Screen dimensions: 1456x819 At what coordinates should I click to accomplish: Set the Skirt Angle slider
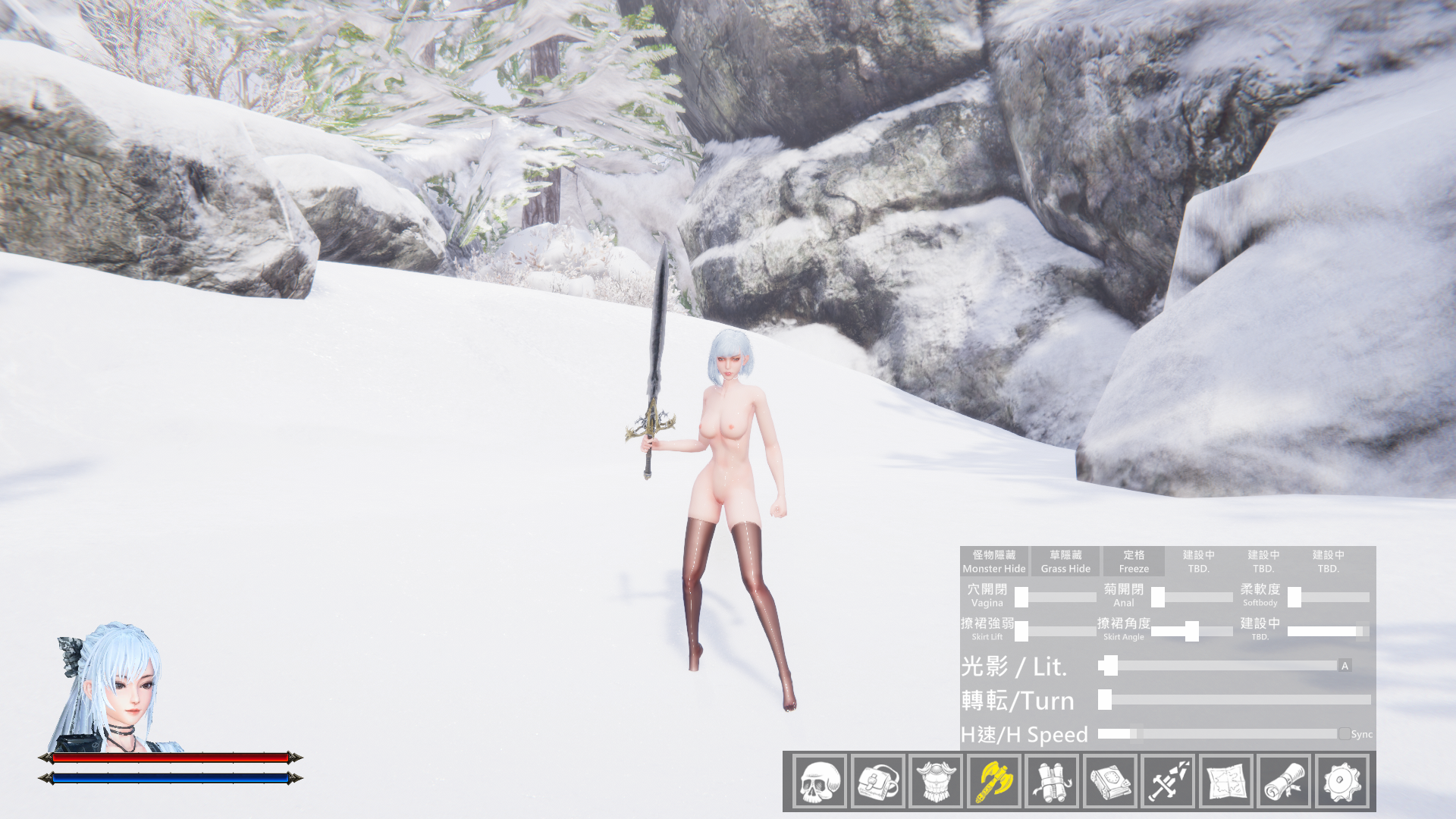1191,631
